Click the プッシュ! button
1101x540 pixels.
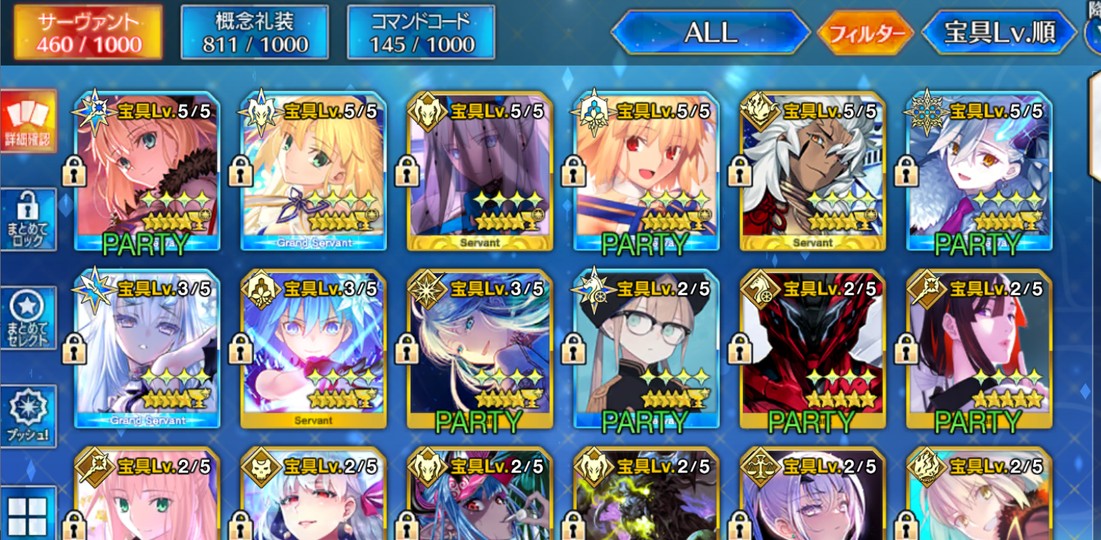[27, 417]
